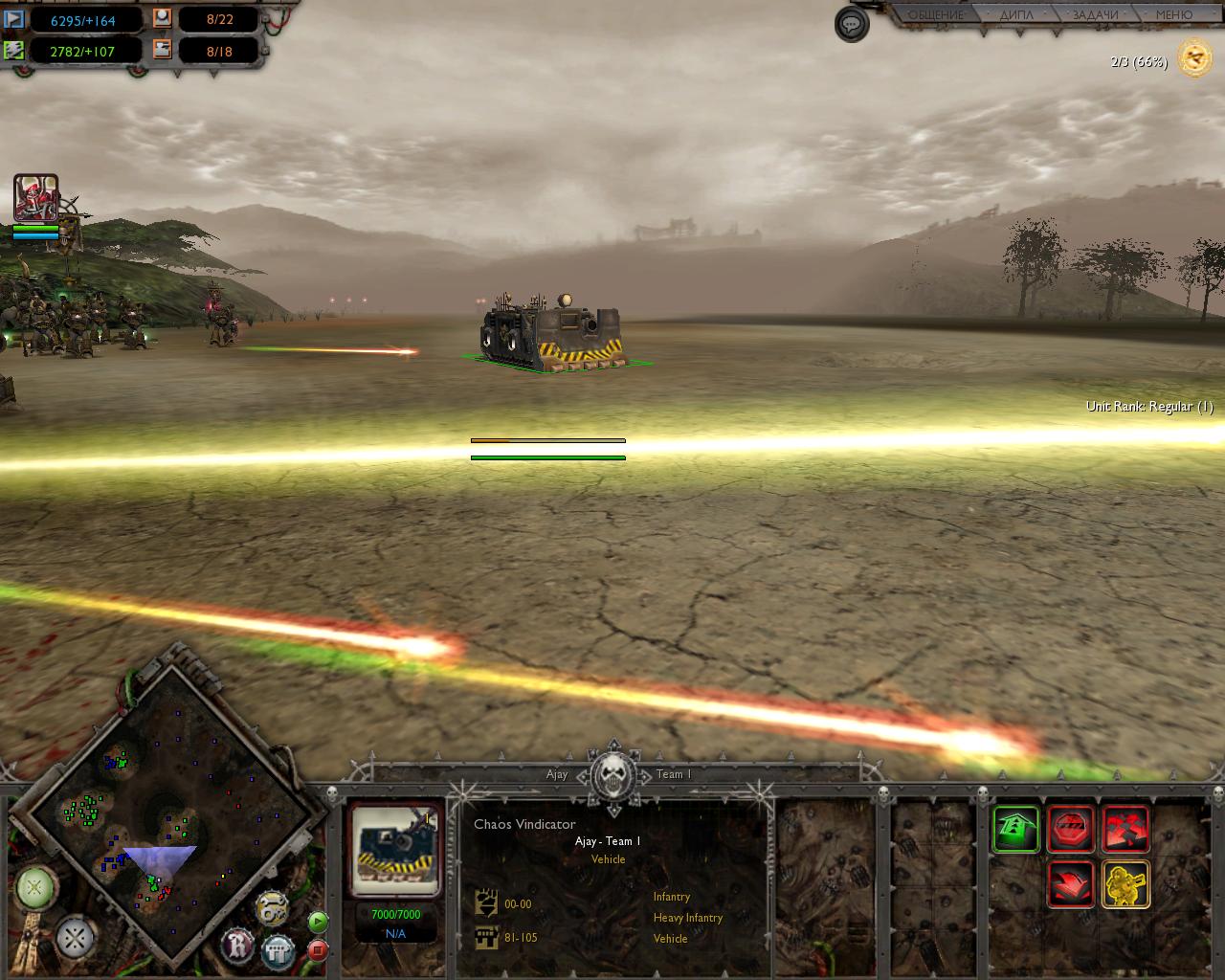The image size is (1225, 980).
Task: Toggle the yellow soldier stance icon
Action: tap(1126, 884)
